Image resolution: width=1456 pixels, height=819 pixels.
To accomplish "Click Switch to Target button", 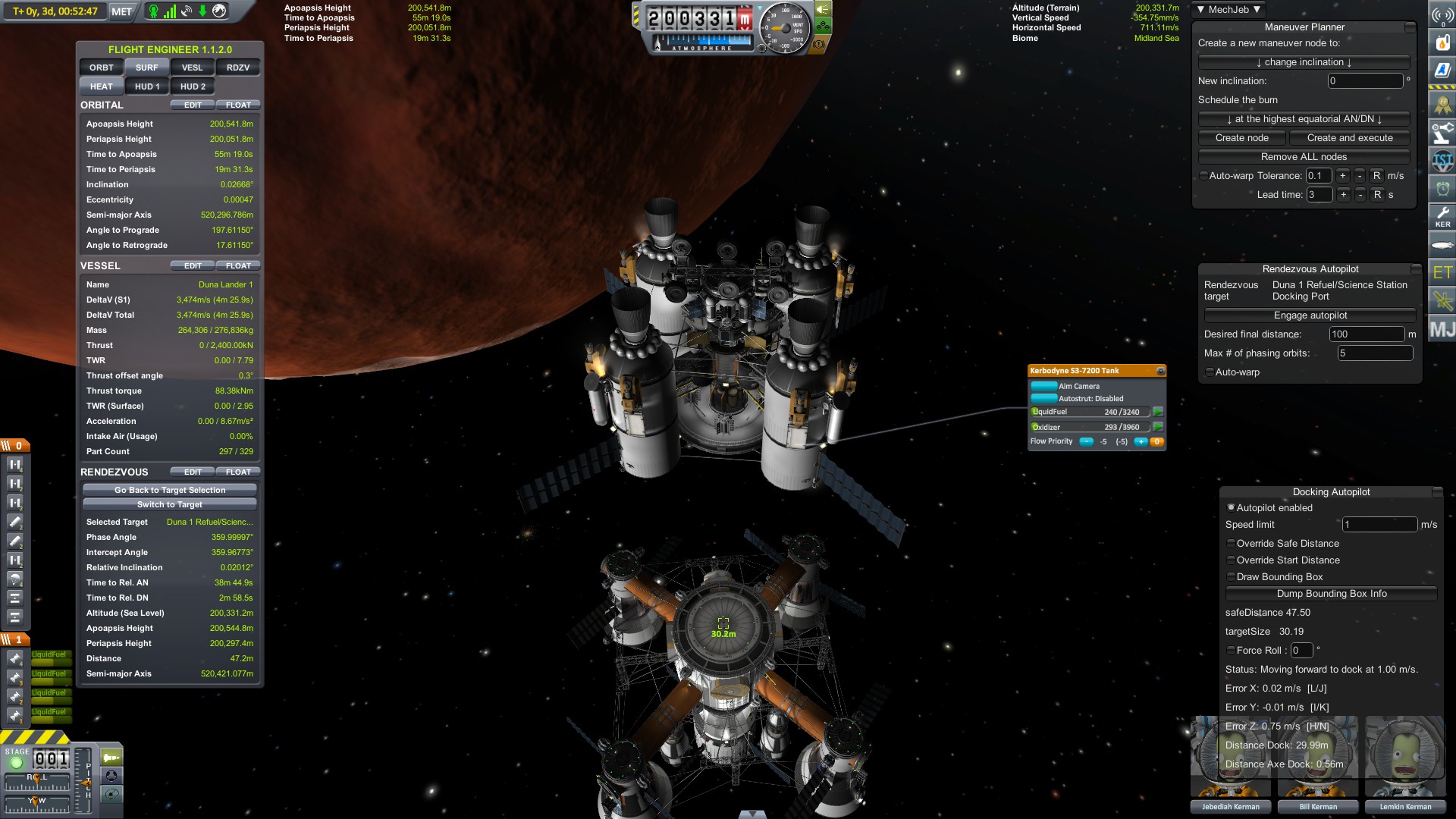I will [x=170, y=504].
